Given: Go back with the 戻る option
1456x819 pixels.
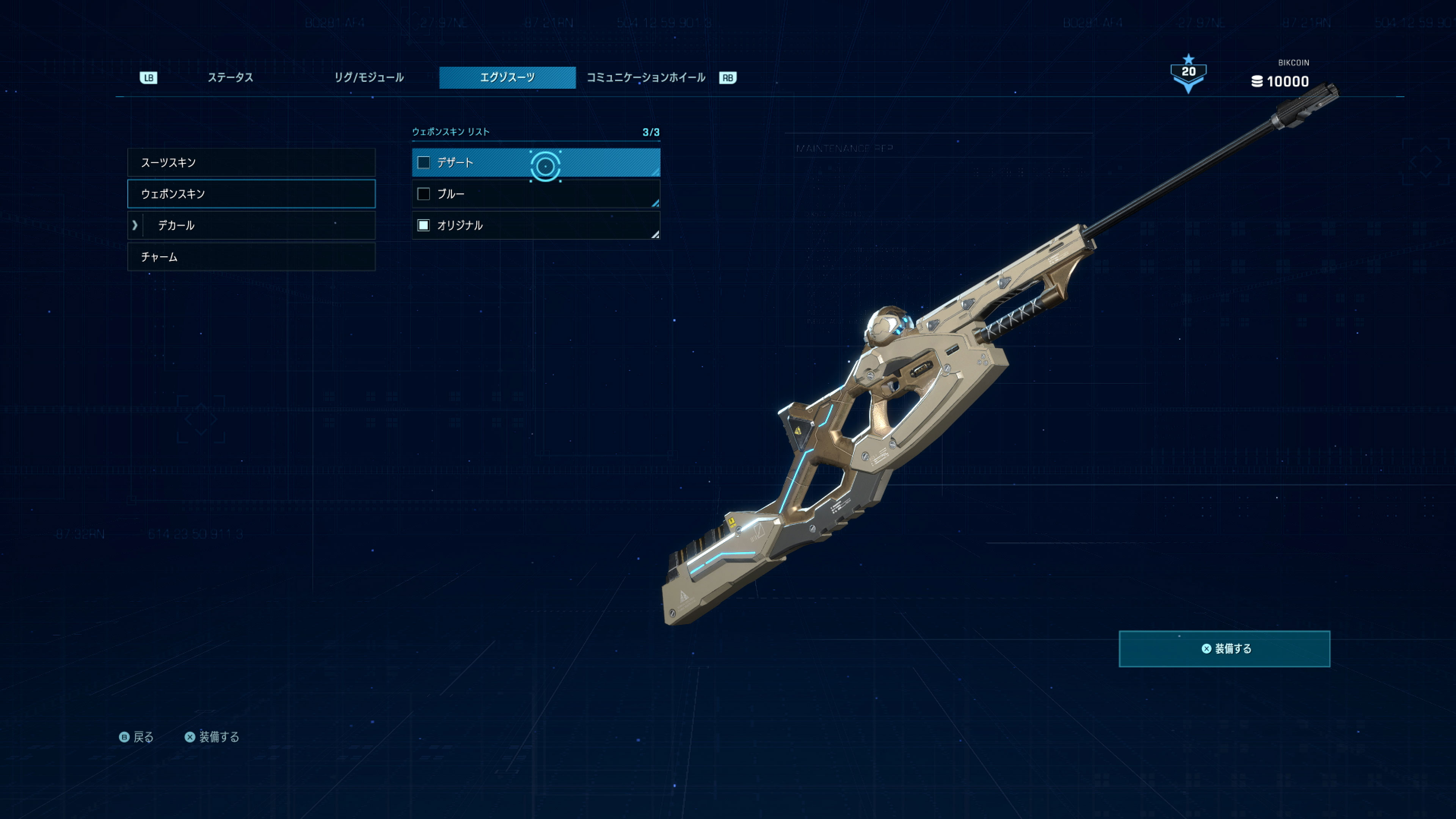Looking at the screenshot, I should [137, 737].
